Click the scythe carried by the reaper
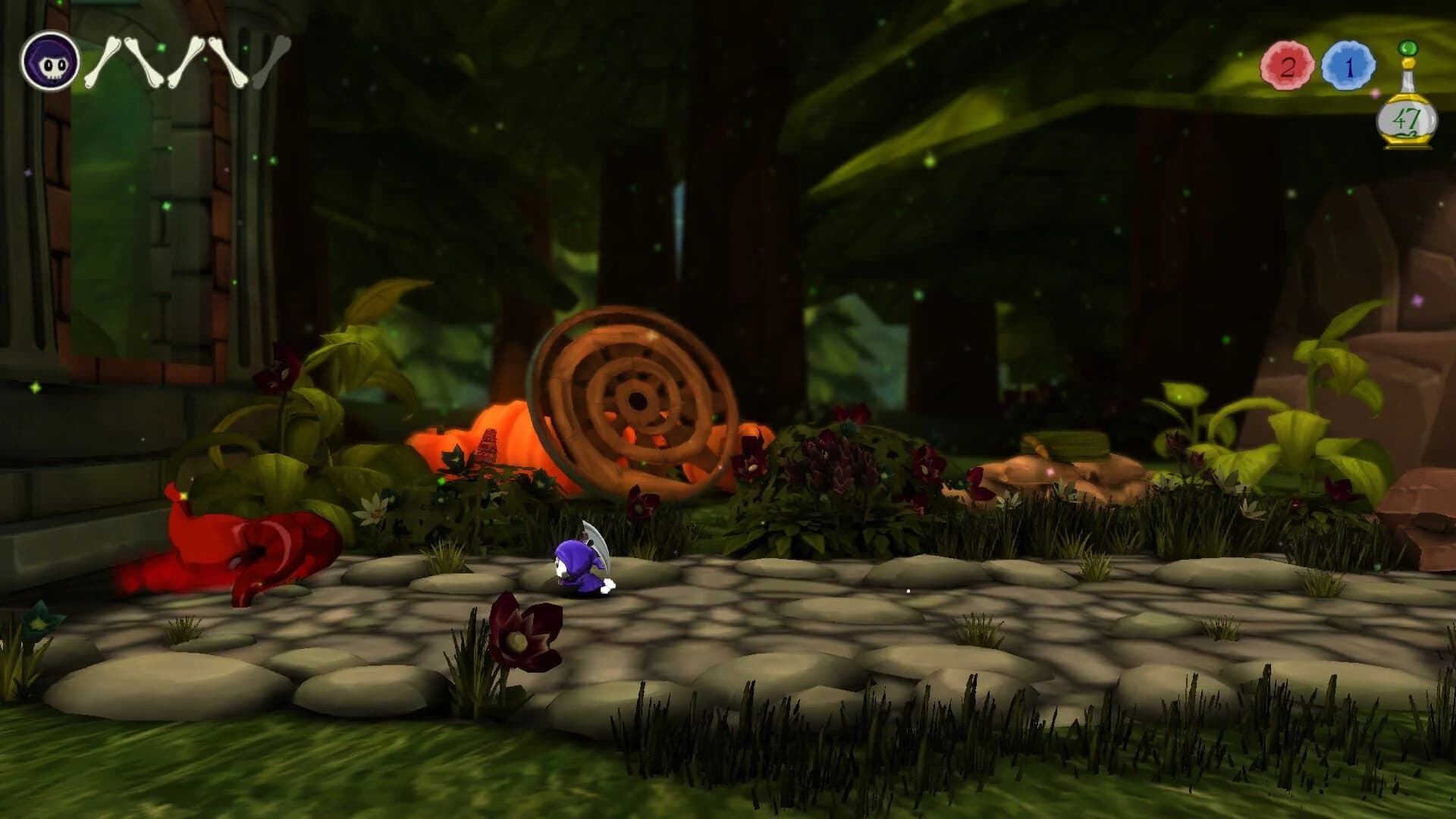This screenshot has height=819, width=1456. point(599,538)
